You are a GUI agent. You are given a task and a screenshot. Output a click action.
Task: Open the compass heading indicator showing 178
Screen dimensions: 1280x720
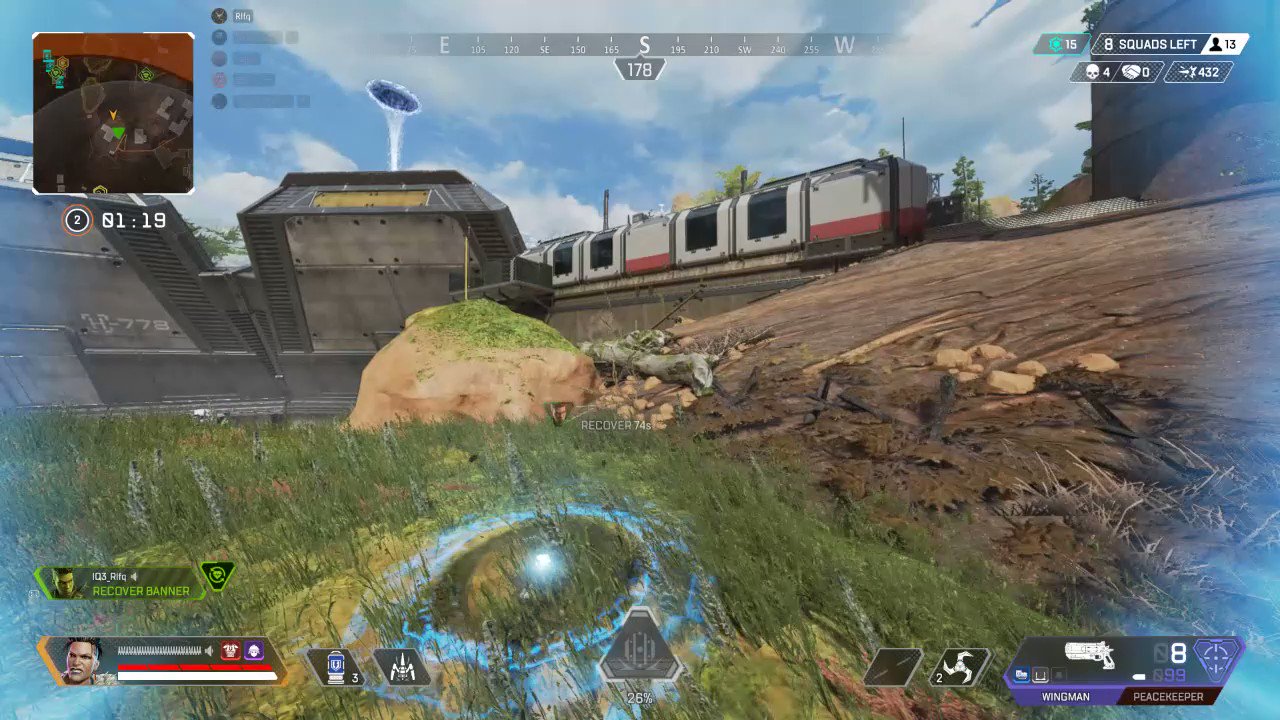click(640, 70)
